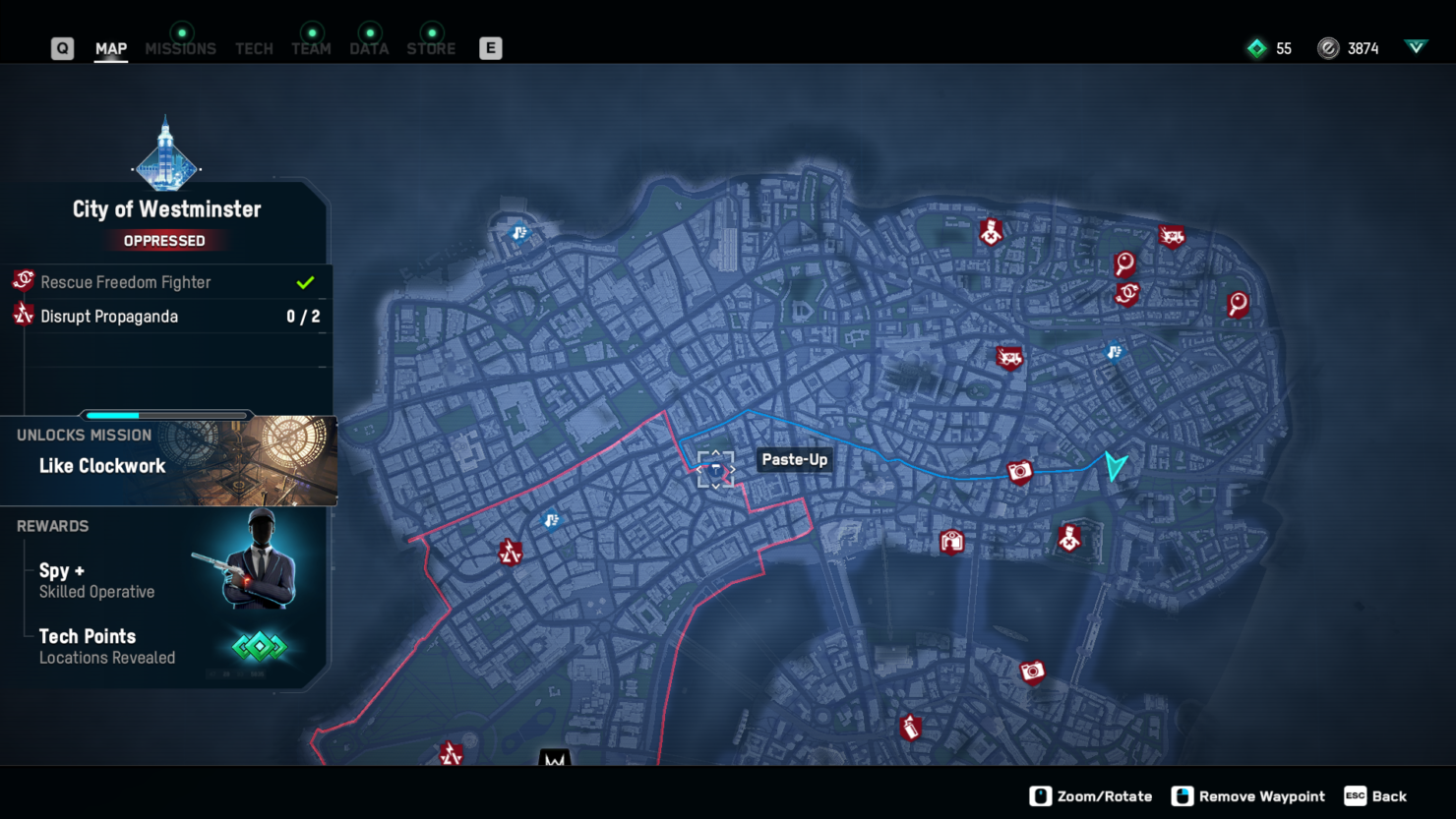
Task: Click the Back button
Action: (x=1376, y=796)
